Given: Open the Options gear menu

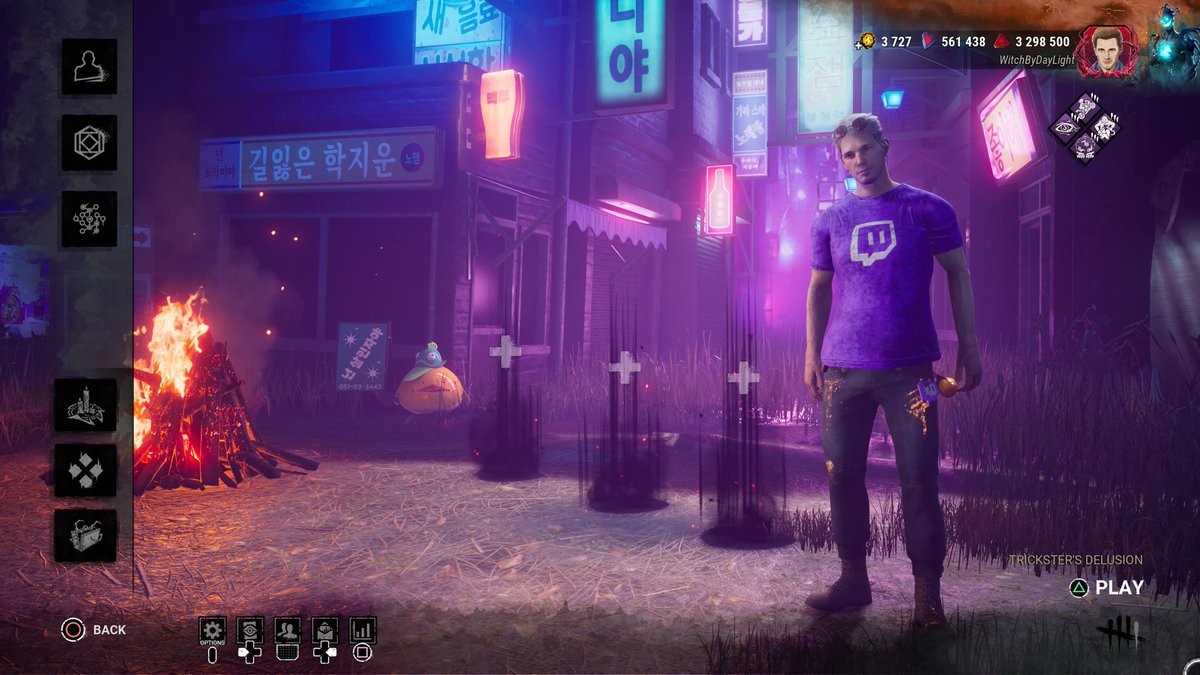Looking at the screenshot, I should (x=212, y=630).
